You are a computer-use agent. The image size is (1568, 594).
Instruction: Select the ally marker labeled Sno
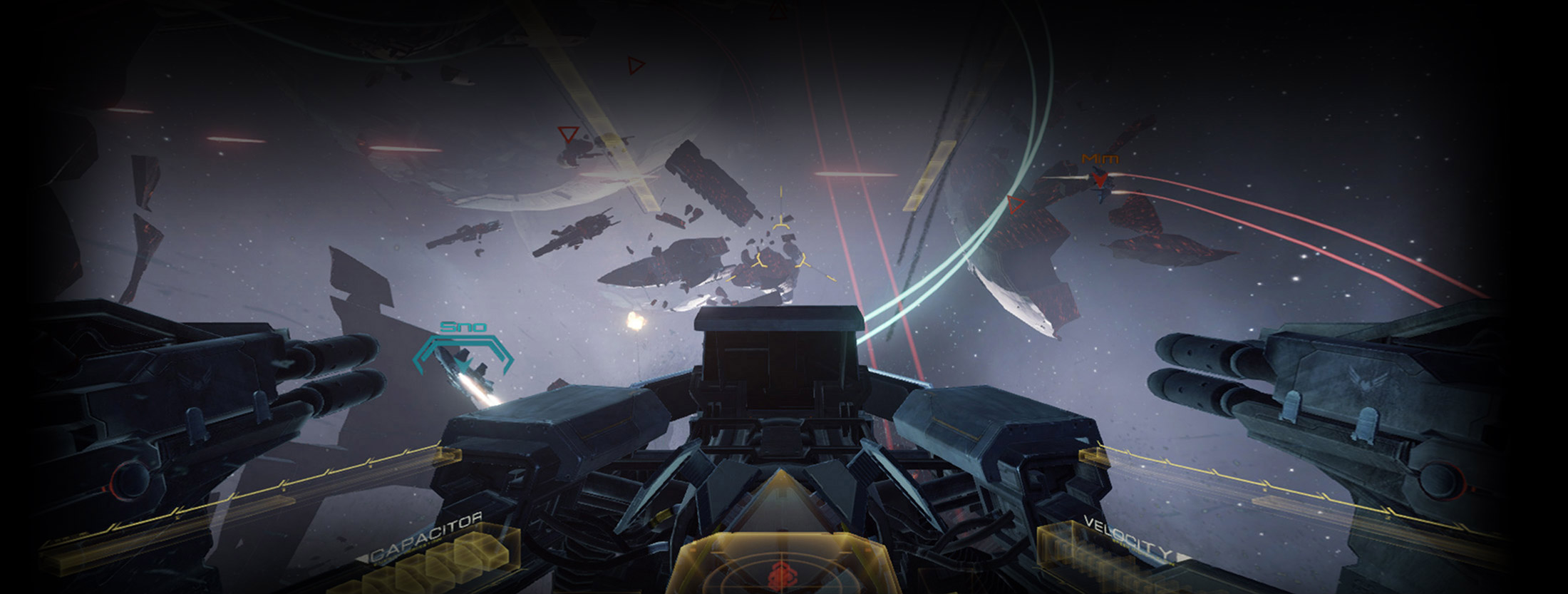pos(463,354)
